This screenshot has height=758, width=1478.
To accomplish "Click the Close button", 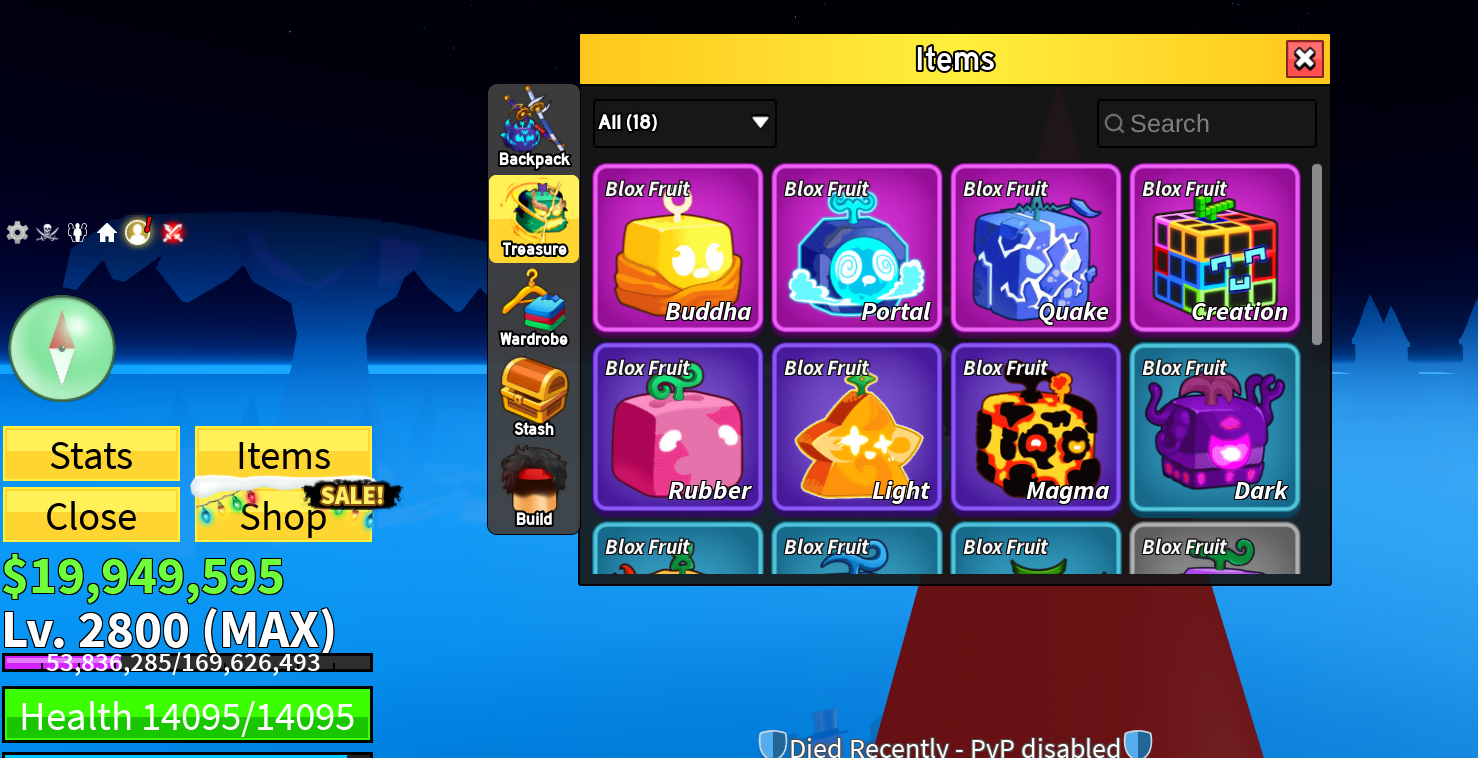I will (x=91, y=515).
